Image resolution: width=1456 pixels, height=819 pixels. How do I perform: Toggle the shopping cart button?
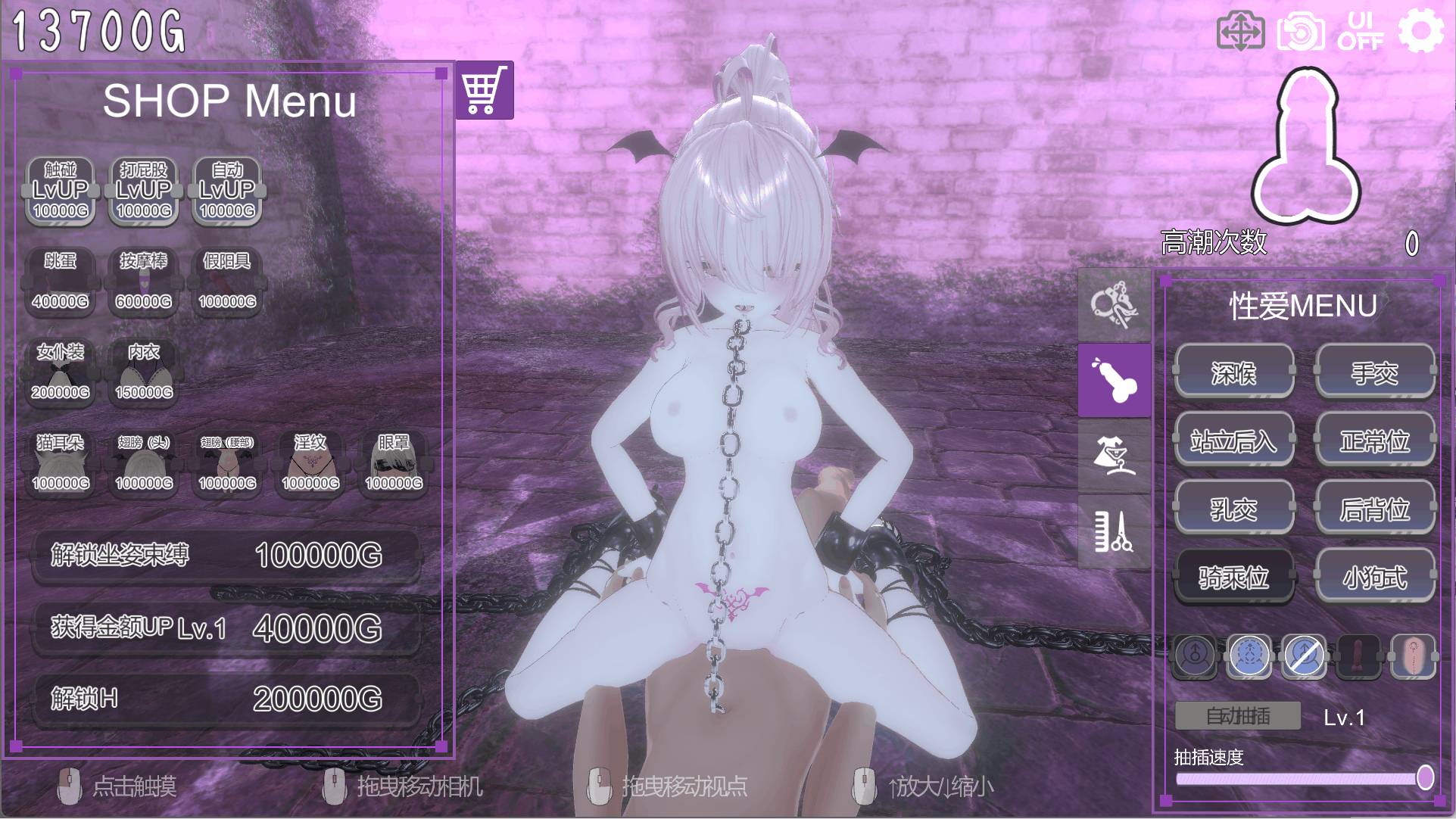click(x=485, y=90)
